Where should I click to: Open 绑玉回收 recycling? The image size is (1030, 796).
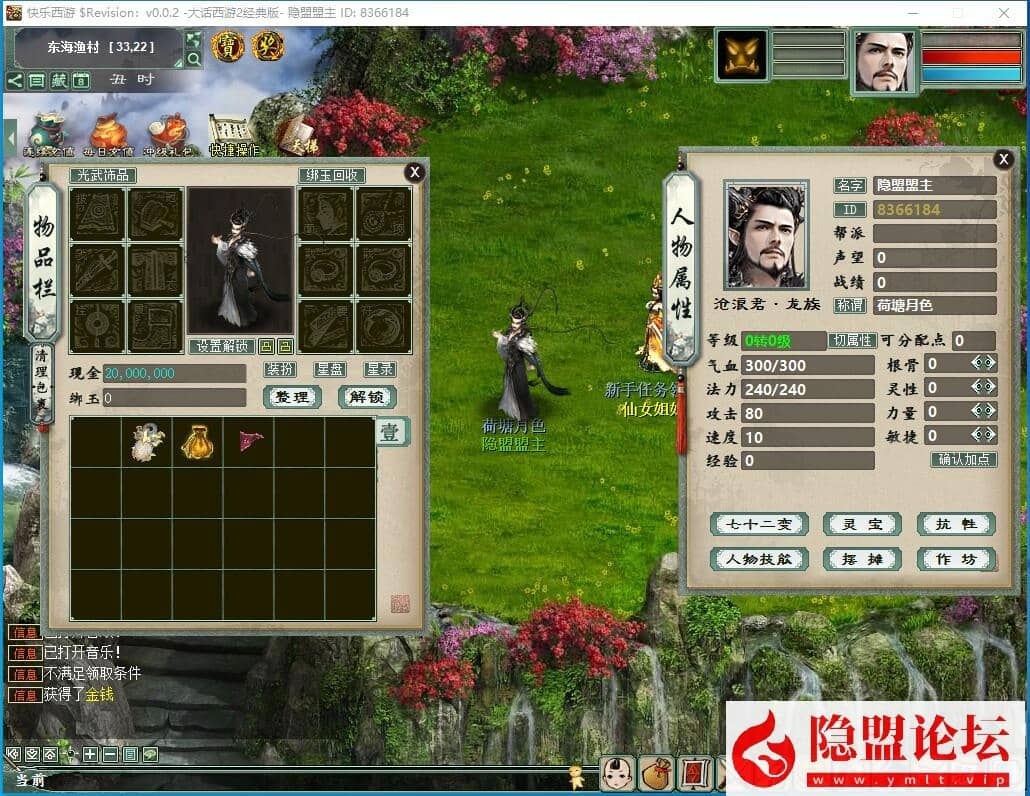[x=332, y=176]
